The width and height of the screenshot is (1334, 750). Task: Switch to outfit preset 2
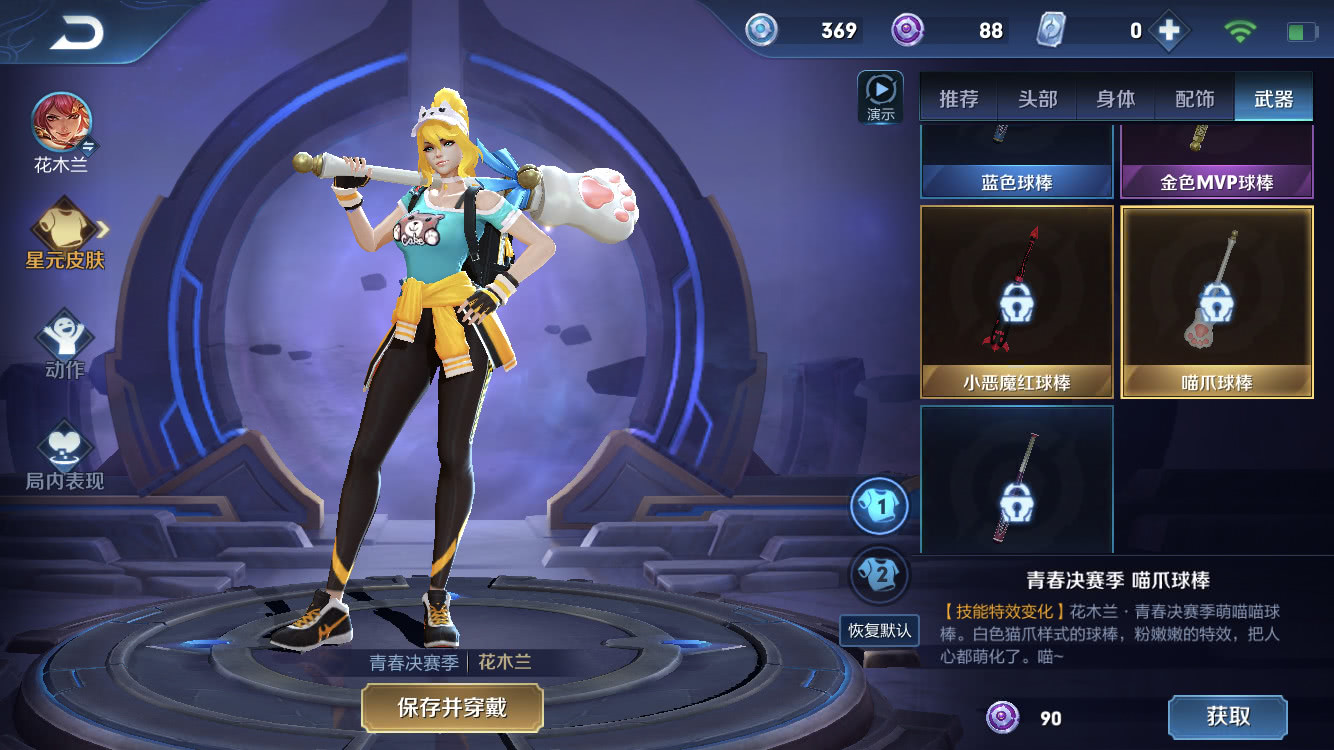tap(880, 575)
